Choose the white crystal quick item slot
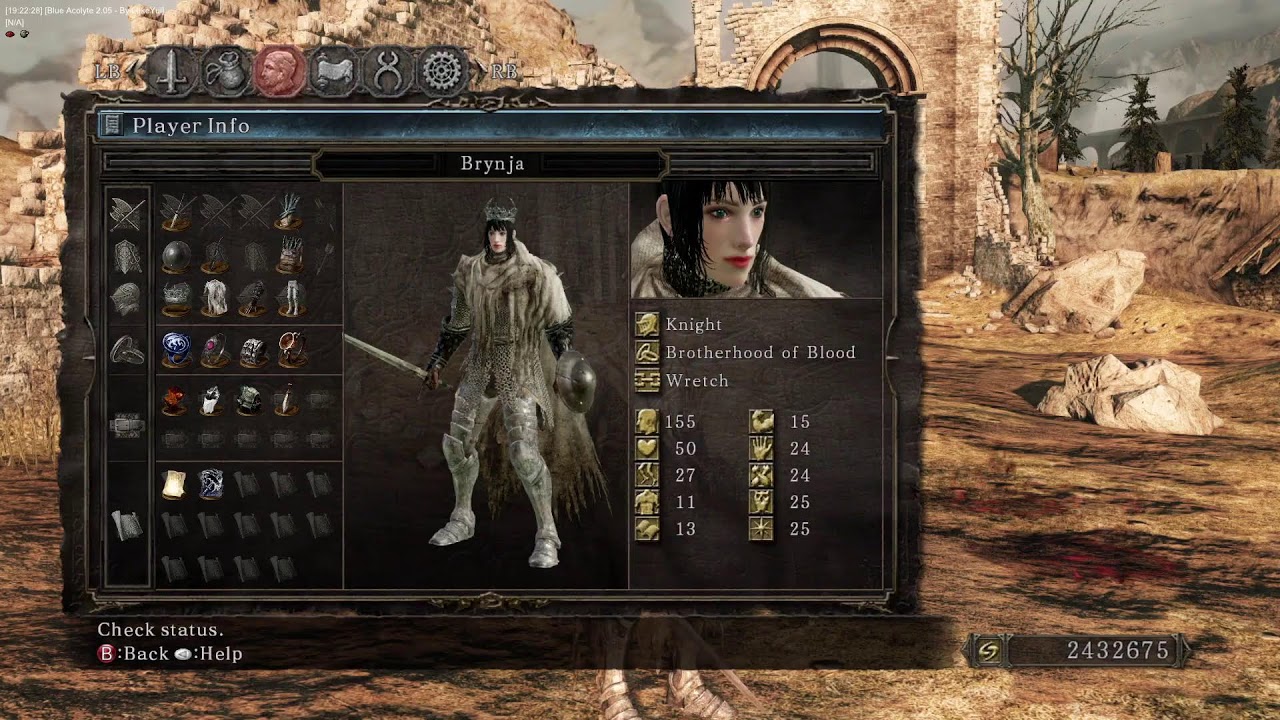Viewport: 1280px width, 720px height. (212, 400)
